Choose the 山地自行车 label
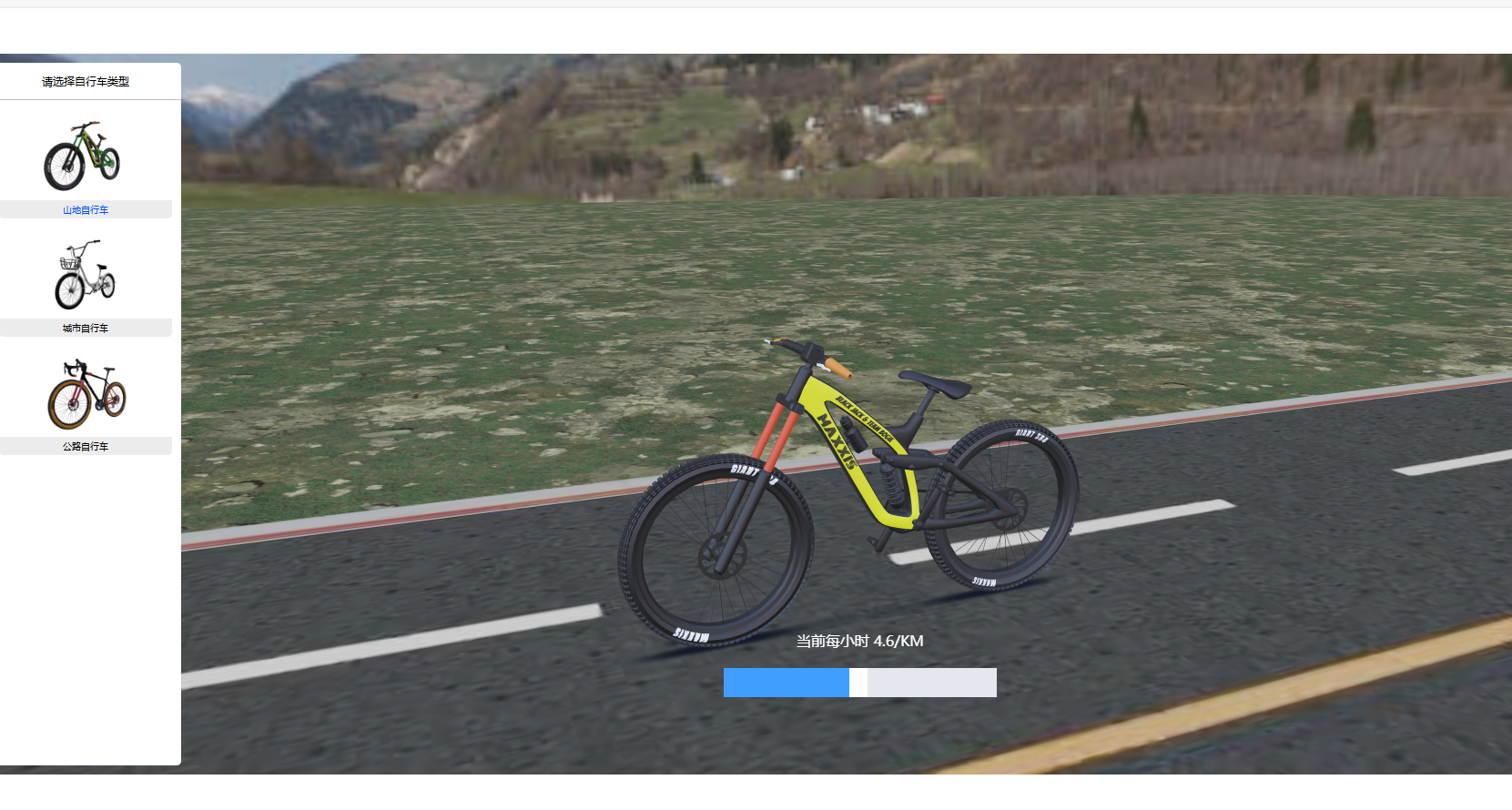The height and width of the screenshot is (810, 1512). 86,210
